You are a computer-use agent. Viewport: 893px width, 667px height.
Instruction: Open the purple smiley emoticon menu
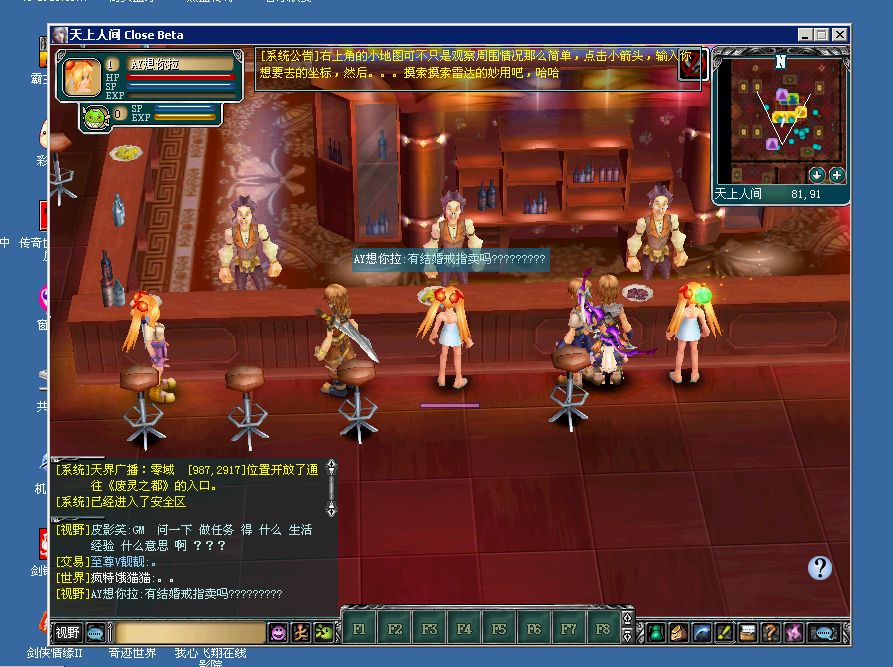pos(278,632)
